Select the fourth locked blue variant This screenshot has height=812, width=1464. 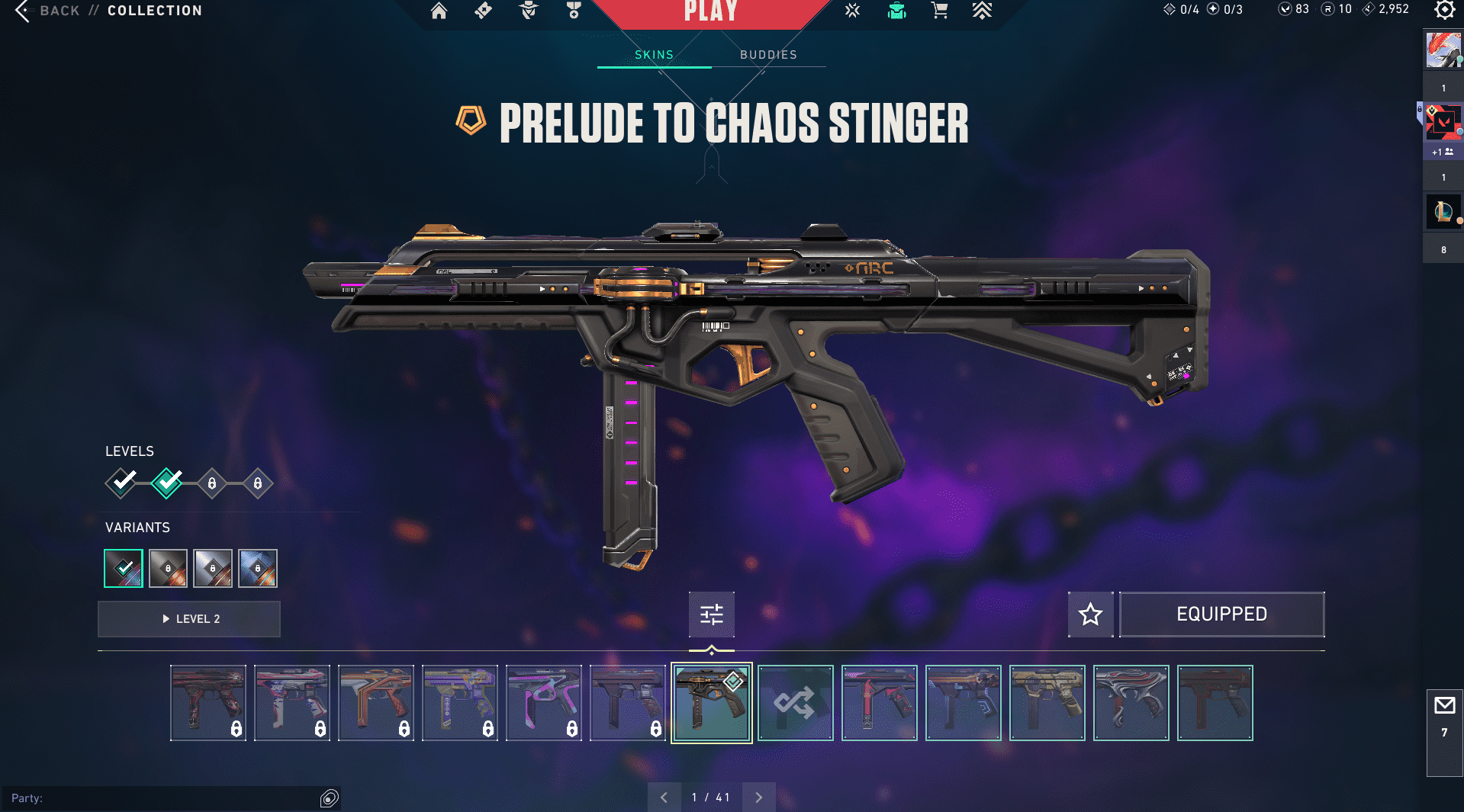(x=258, y=569)
